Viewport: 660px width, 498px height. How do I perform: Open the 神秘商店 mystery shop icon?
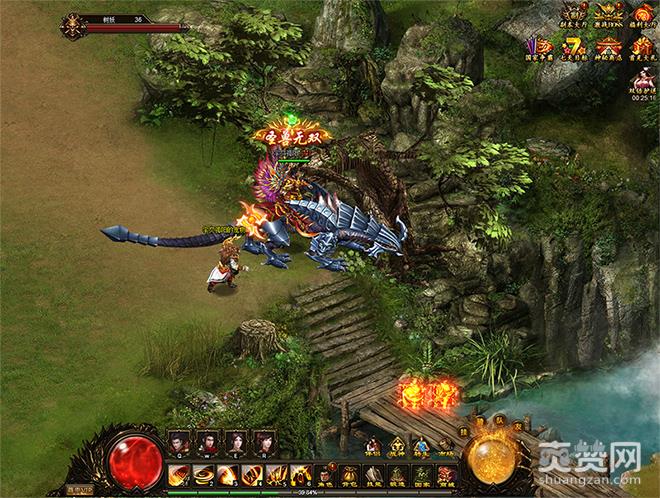pos(607,48)
